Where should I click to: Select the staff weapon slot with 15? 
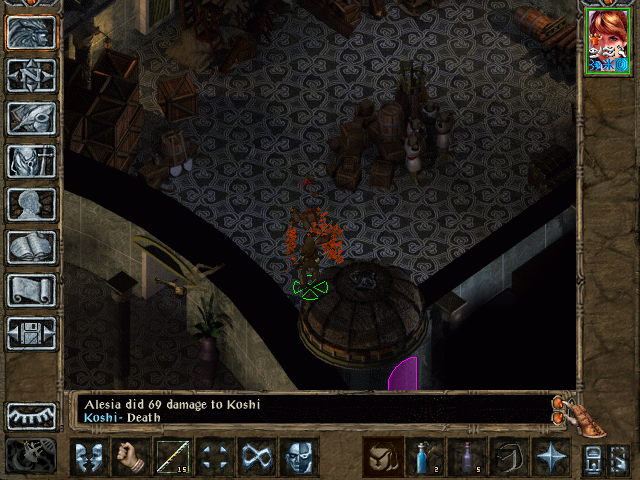[x=173, y=457]
